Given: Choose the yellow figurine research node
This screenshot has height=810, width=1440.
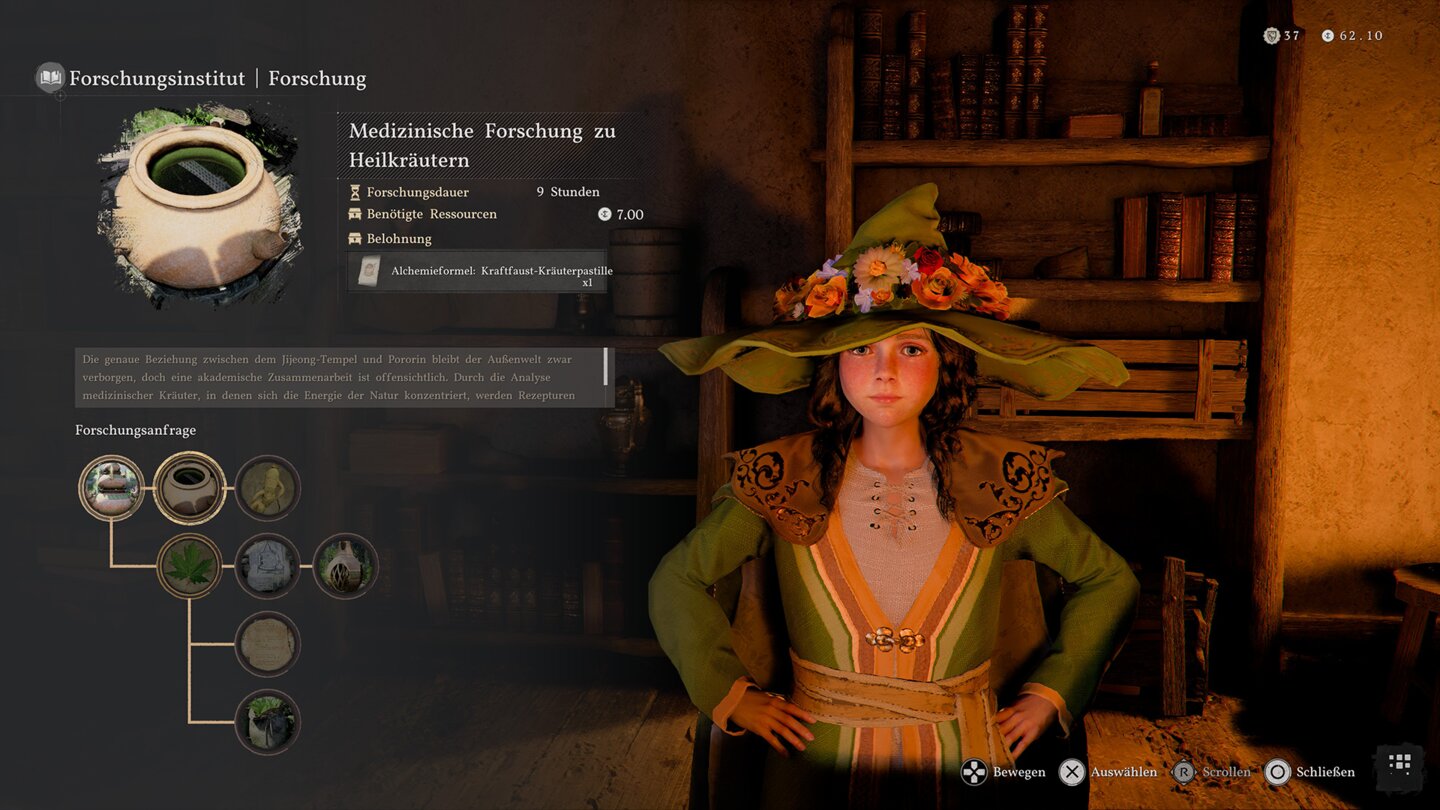Looking at the screenshot, I should tap(268, 488).
